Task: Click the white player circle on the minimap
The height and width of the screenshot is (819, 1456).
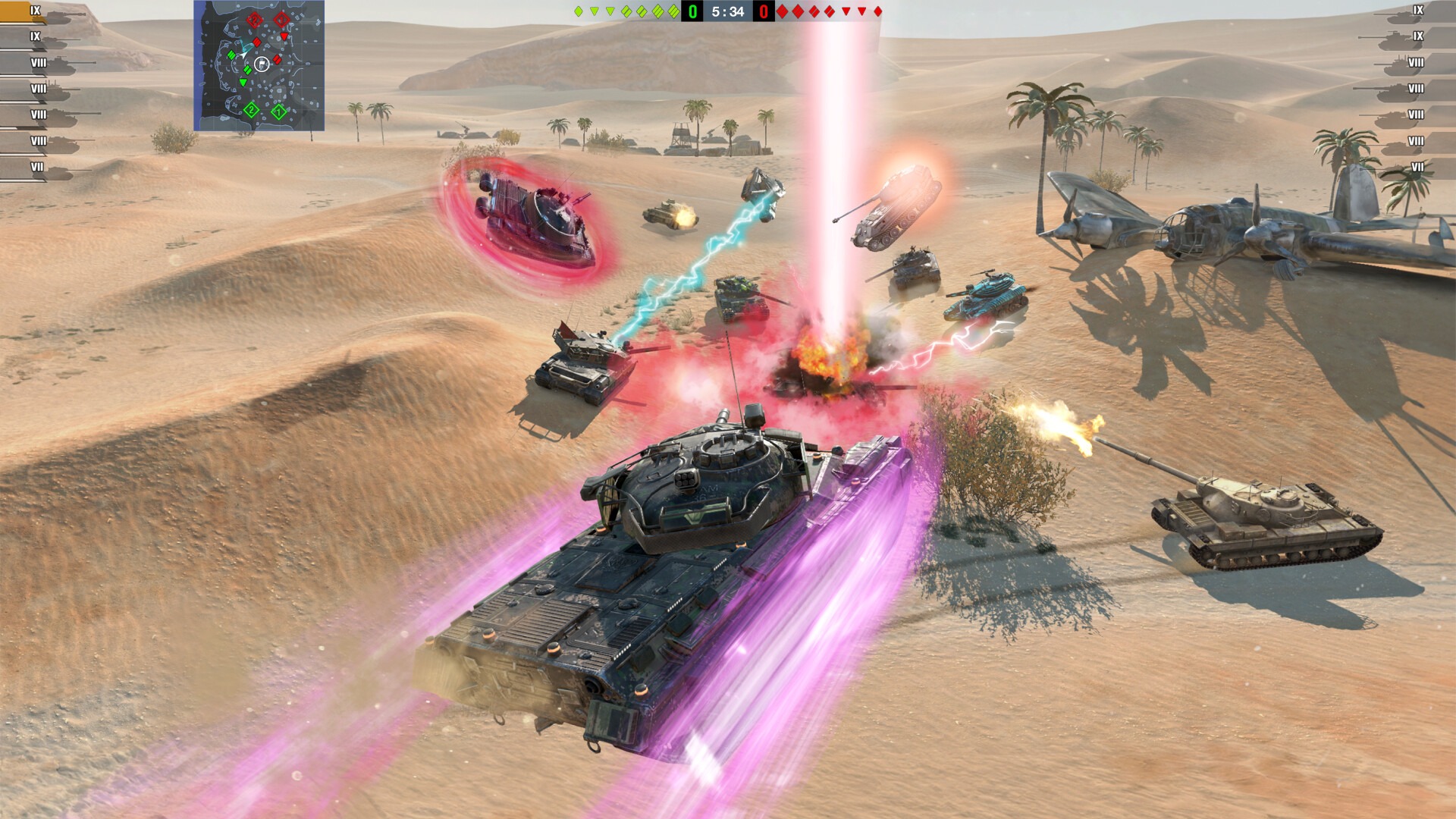Action: [262, 62]
